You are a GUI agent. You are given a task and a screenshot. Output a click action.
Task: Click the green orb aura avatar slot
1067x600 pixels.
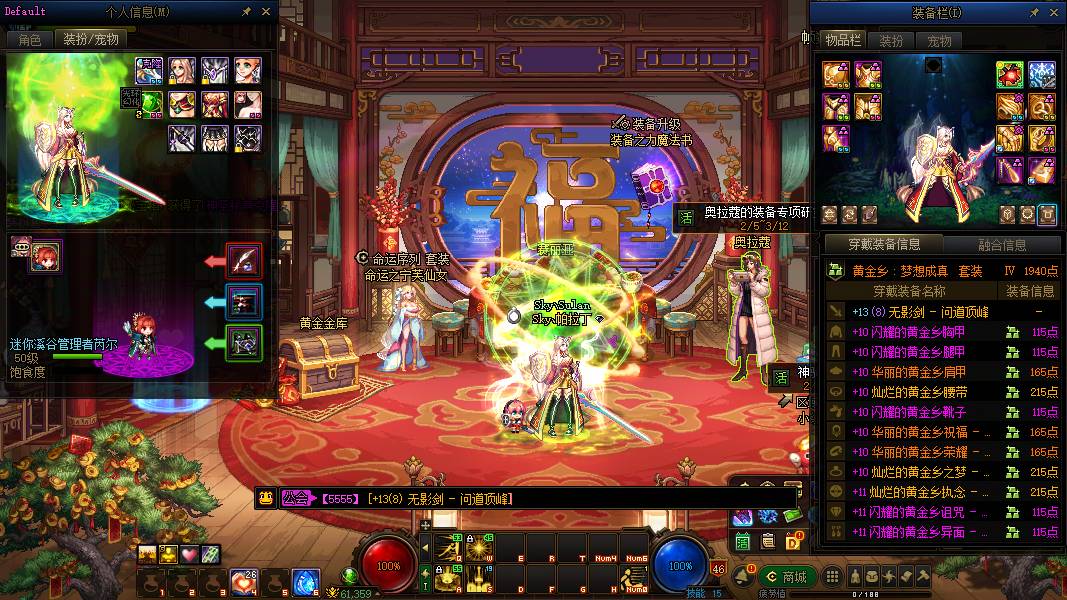(x=150, y=102)
